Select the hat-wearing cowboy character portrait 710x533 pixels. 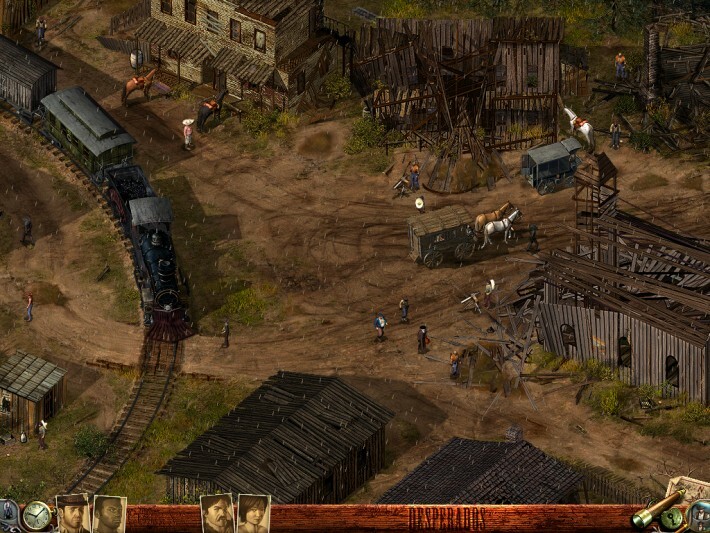pos(72,514)
